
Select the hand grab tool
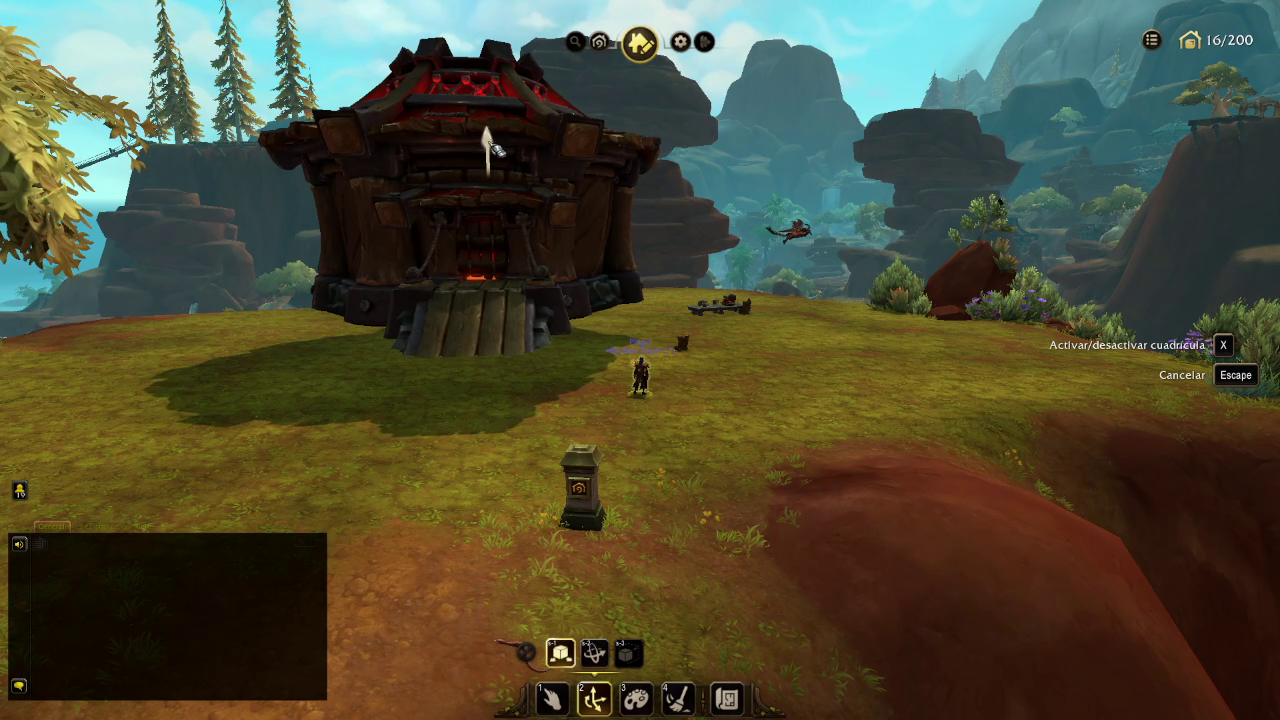point(553,698)
